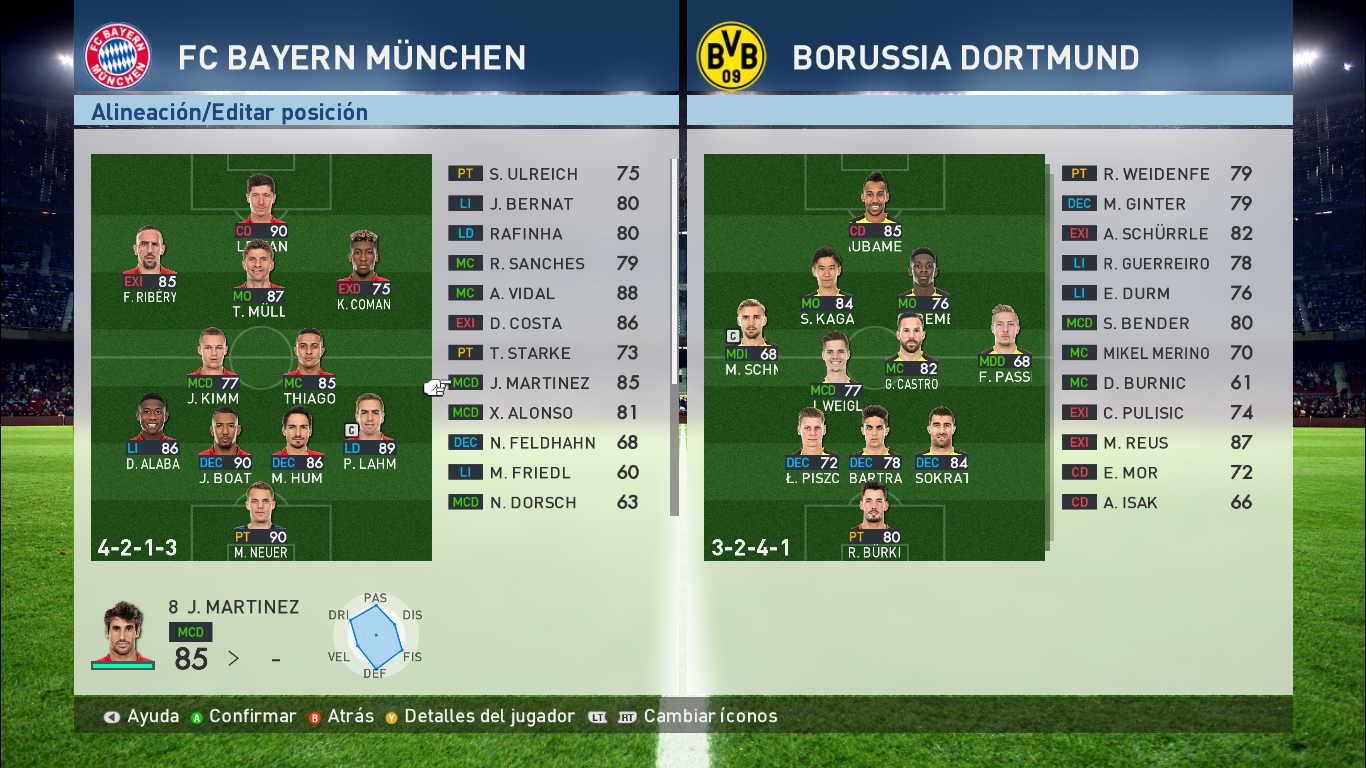Choose J. Bernat from the bench list
Image resolution: width=1366 pixels, height=768 pixels.
[x=543, y=204]
